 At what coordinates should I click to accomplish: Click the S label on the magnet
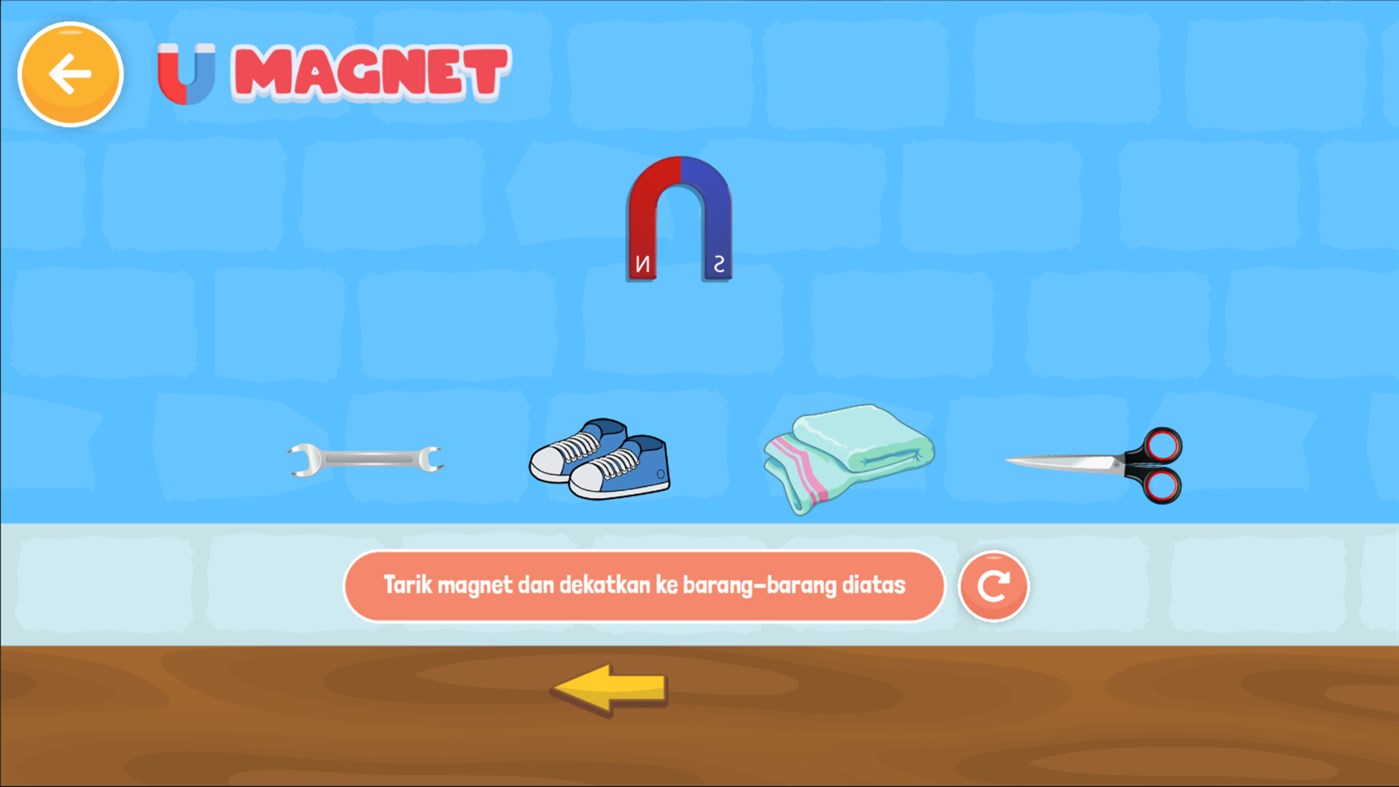(x=718, y=262)
